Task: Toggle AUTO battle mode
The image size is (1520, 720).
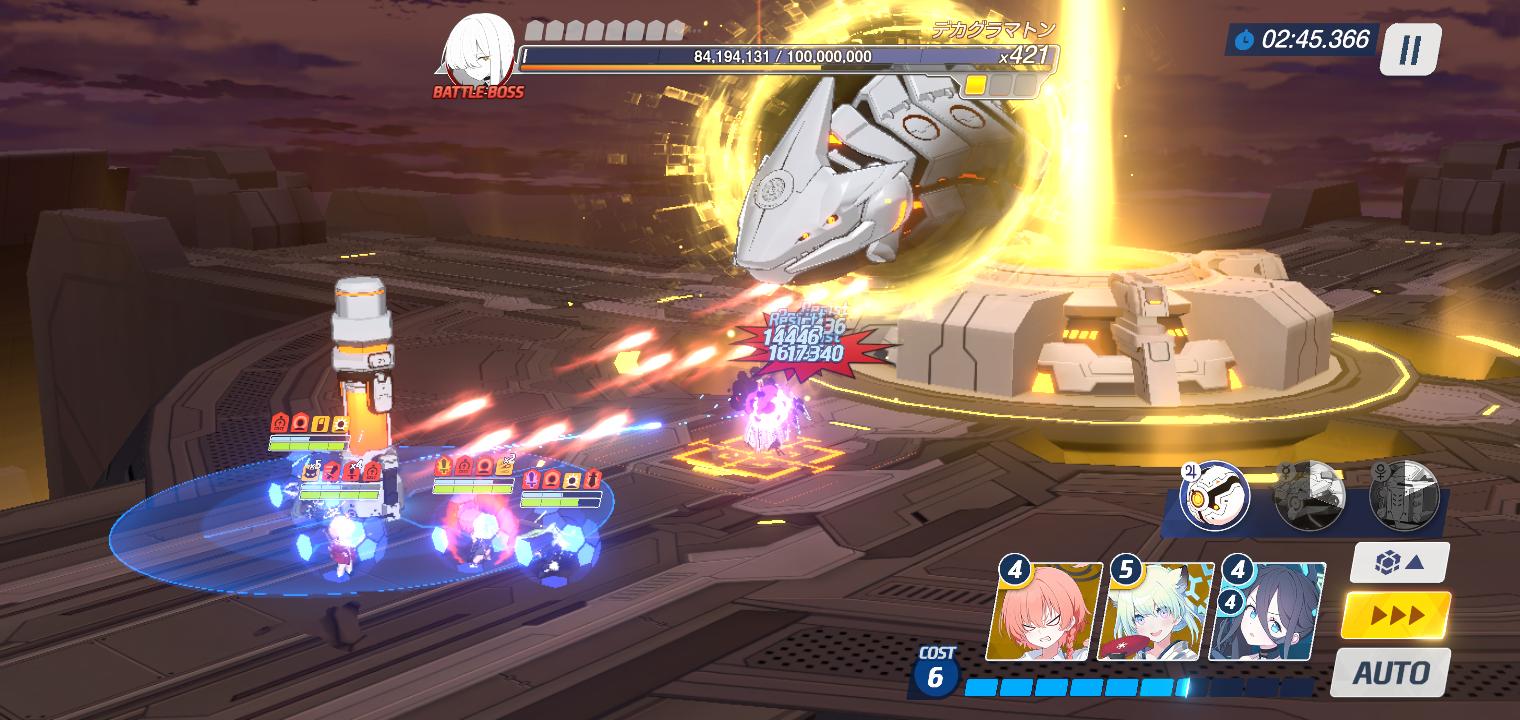Action: pos(1390,672)
